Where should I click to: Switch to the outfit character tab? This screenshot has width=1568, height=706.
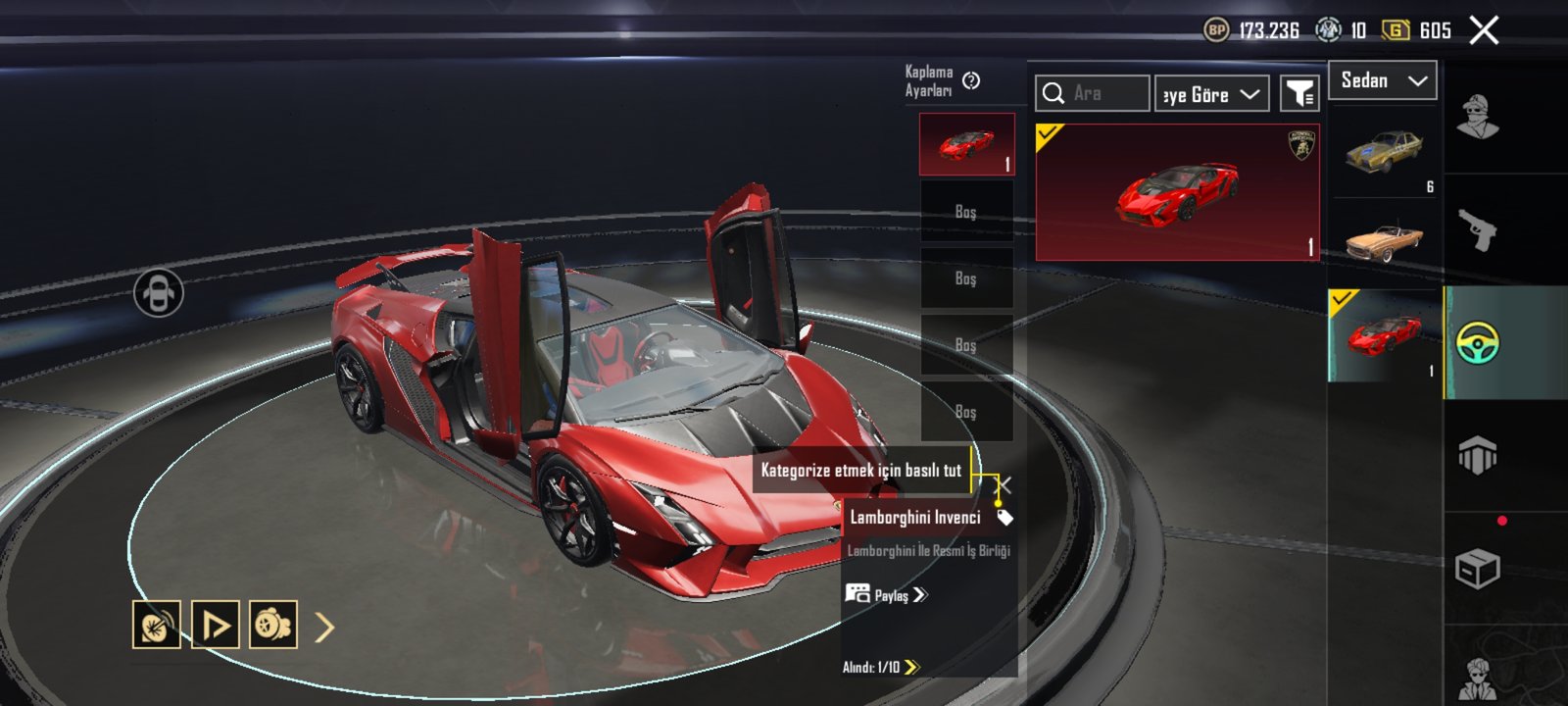click(x=1477, y=118)
